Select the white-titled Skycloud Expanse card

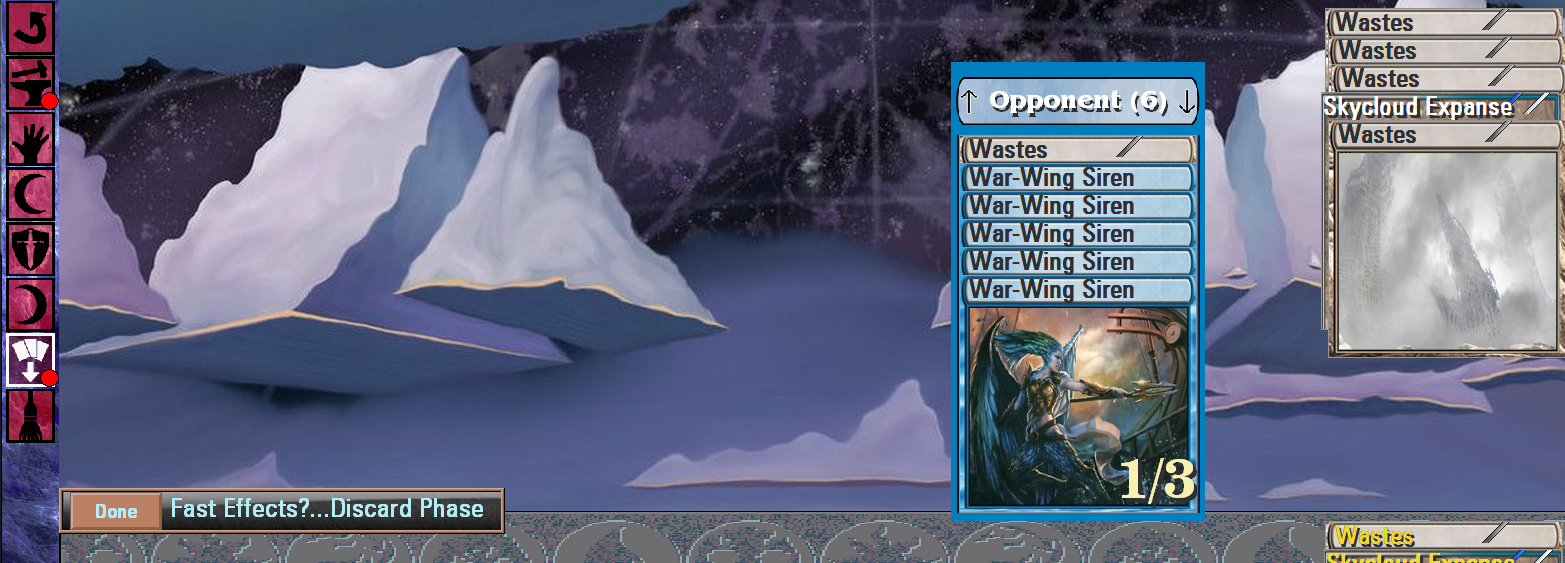[1438, 107]
